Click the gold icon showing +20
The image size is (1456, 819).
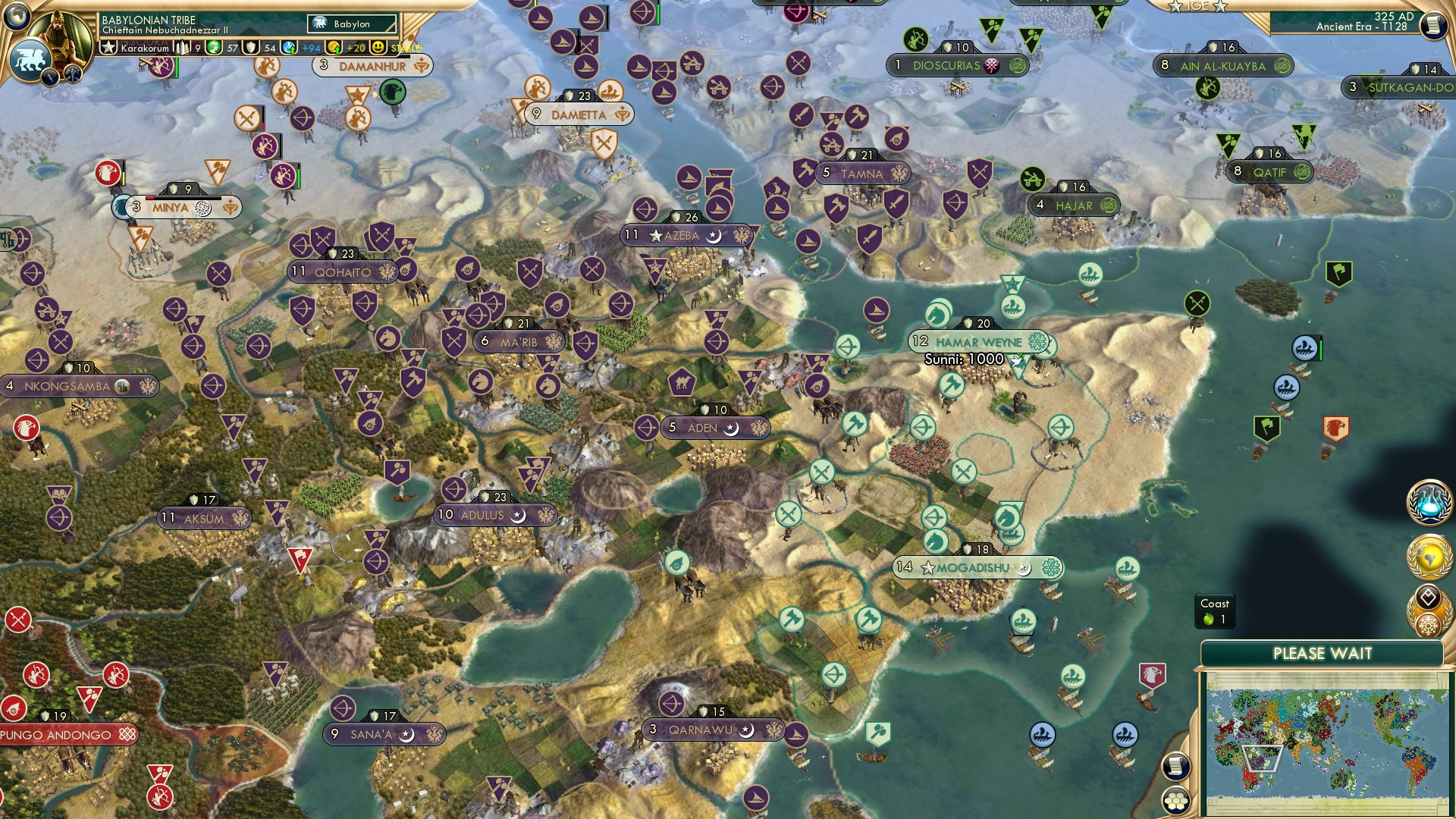[x=335, y=47]
